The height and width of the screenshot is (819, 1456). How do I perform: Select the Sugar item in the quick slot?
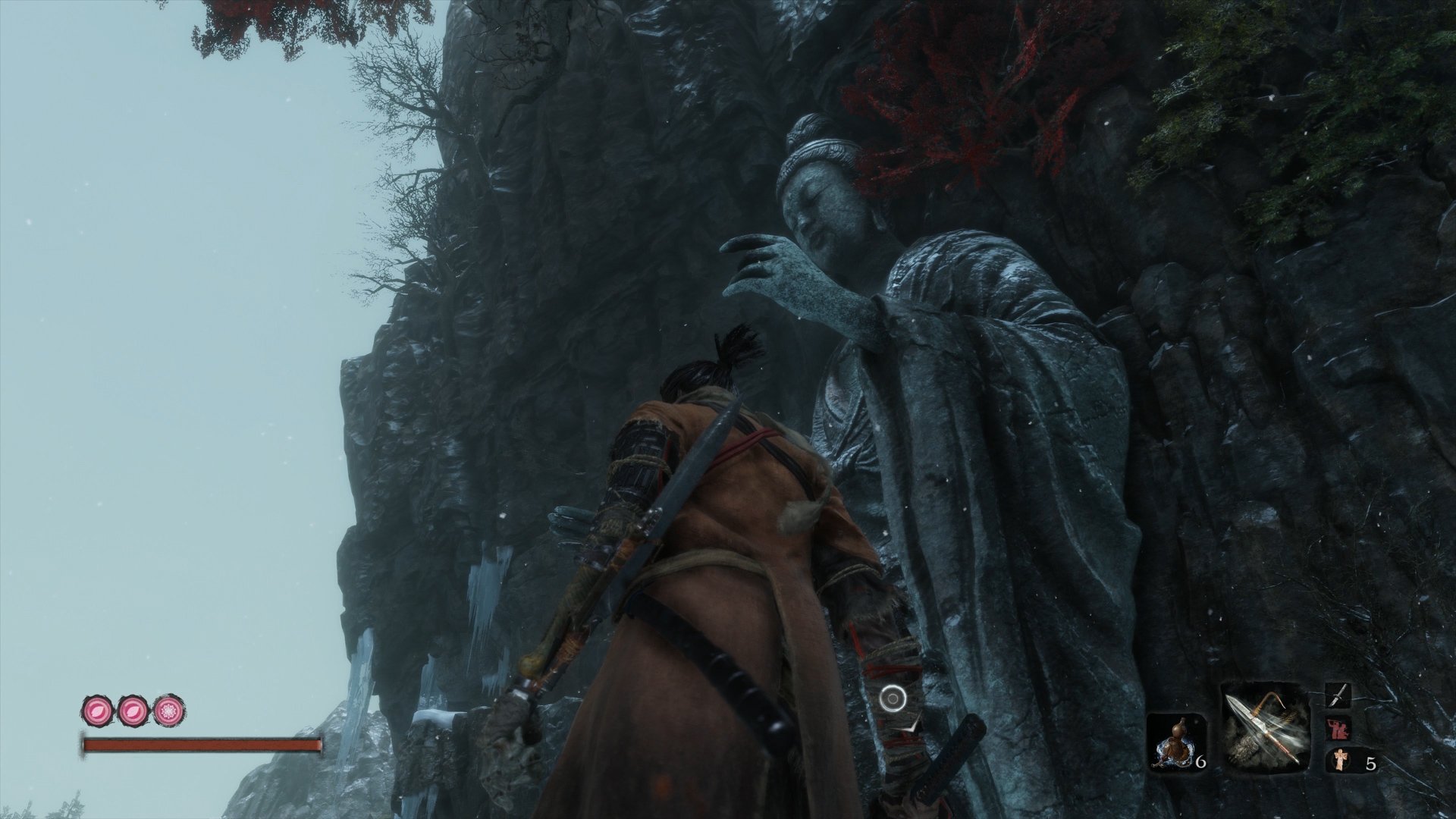pos(1339,761)
